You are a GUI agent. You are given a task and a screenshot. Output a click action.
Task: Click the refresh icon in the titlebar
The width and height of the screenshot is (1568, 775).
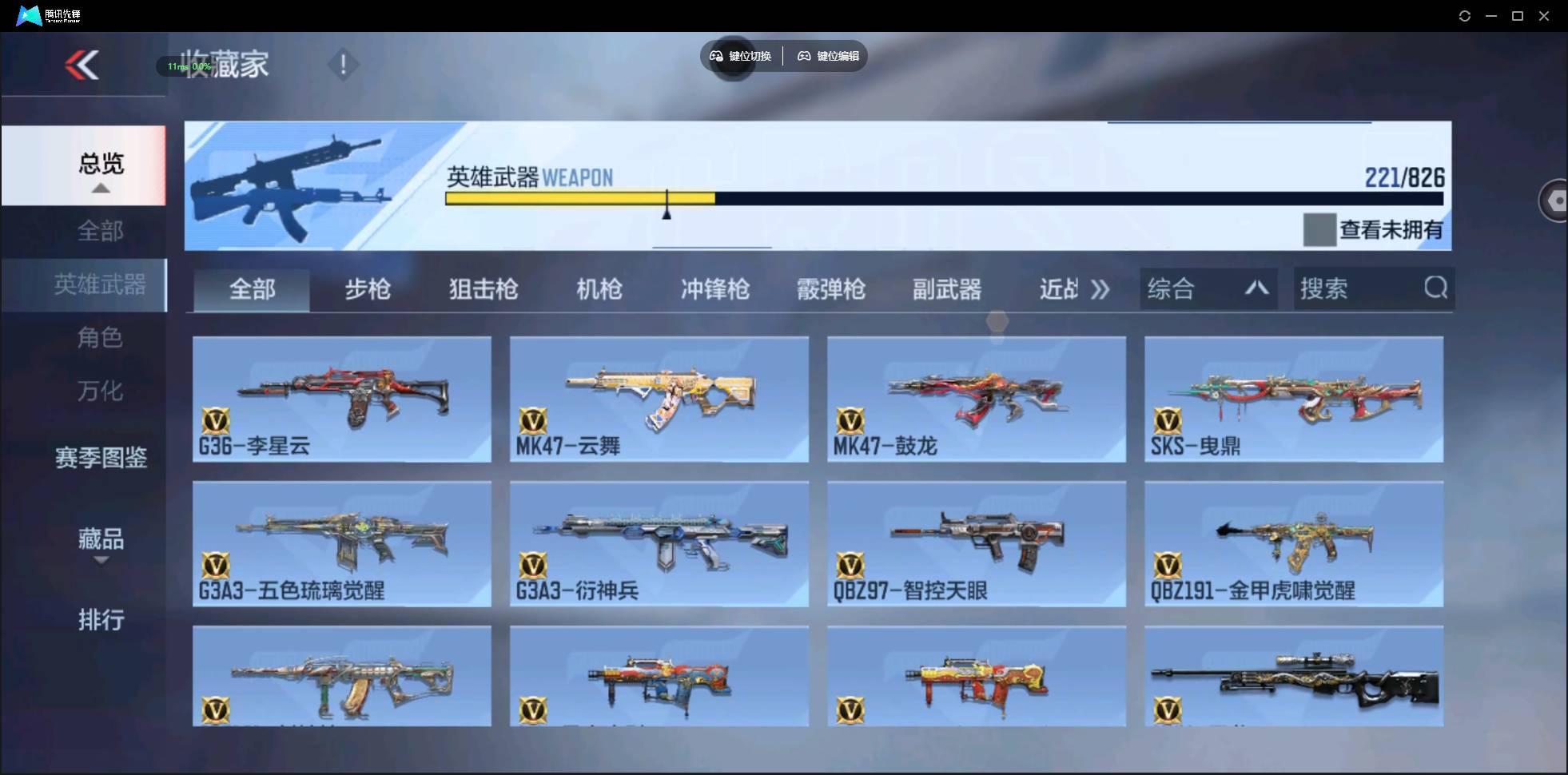coord(1465,15)
